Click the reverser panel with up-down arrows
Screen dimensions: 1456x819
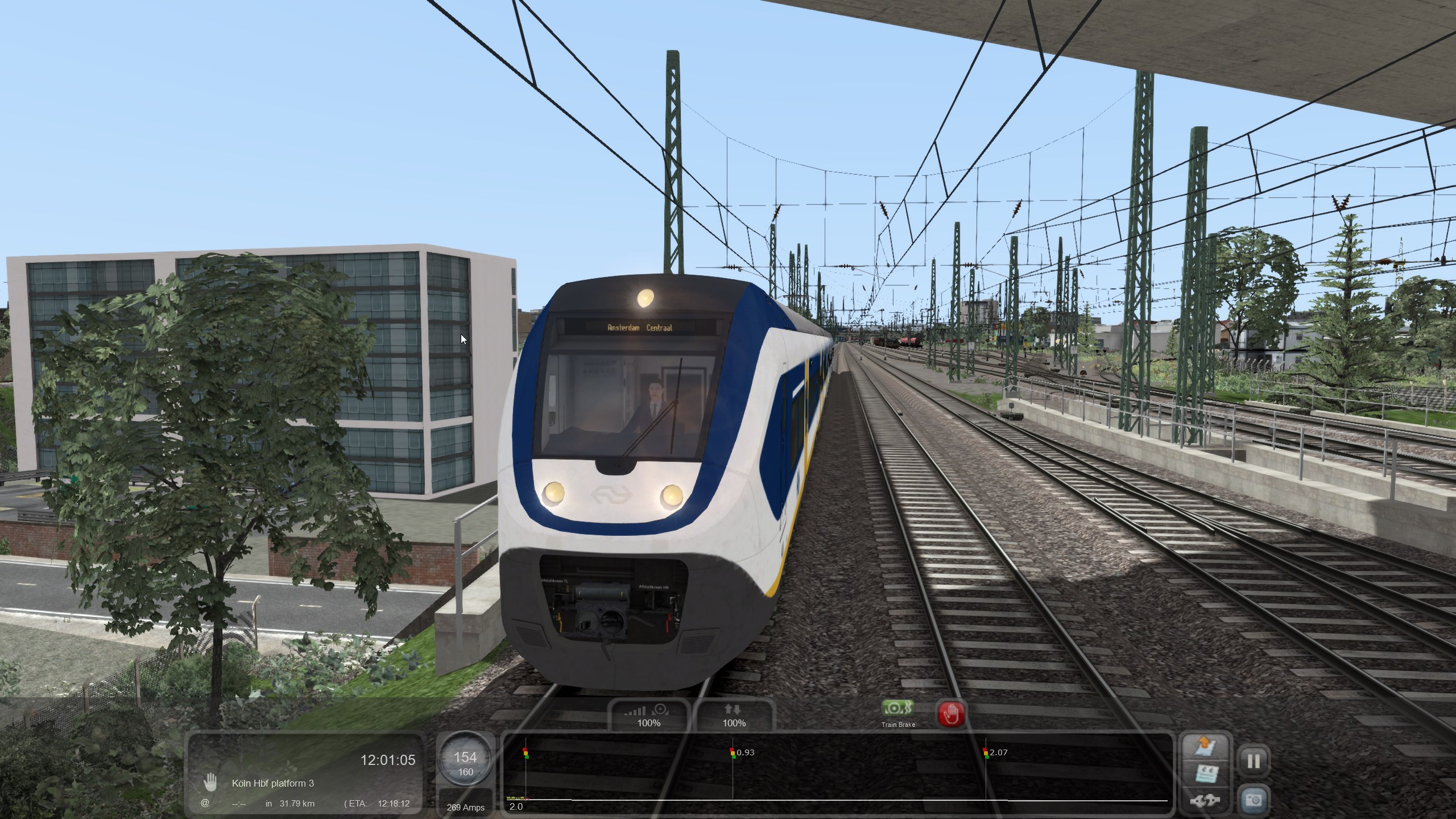point(734,715)
